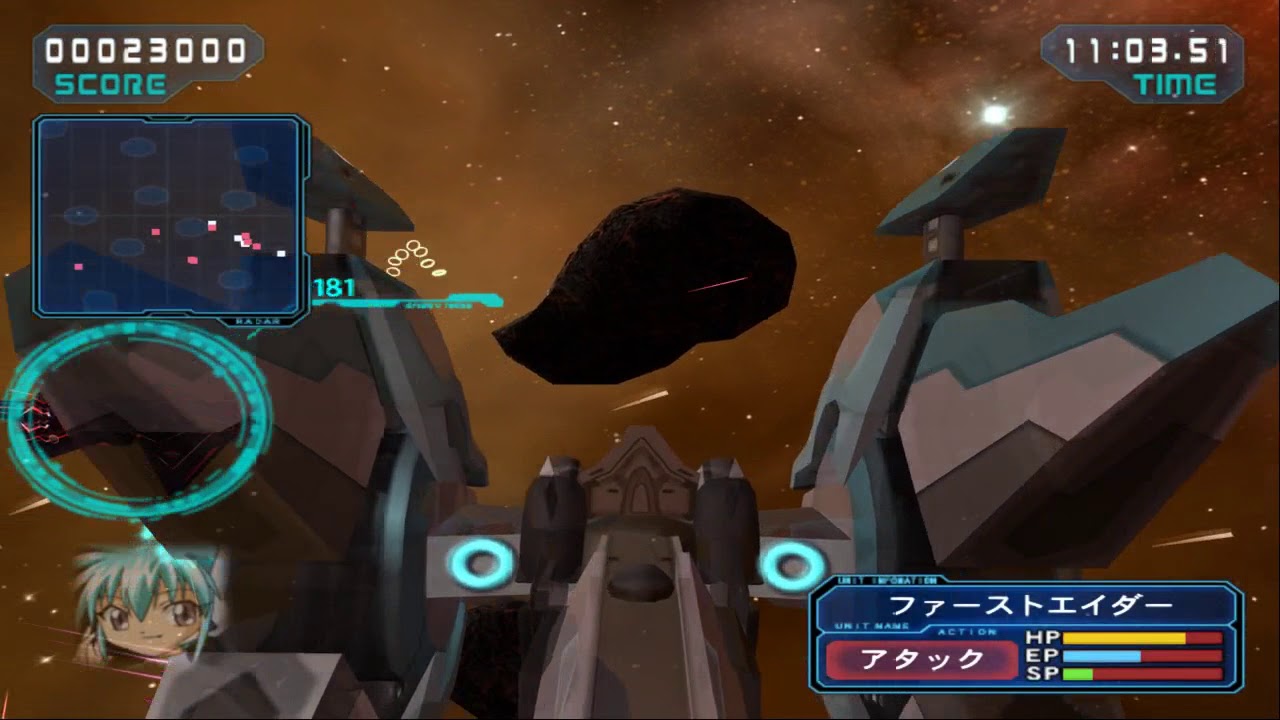Click the yellow HP gauge bar

(x=1125, y=637)
